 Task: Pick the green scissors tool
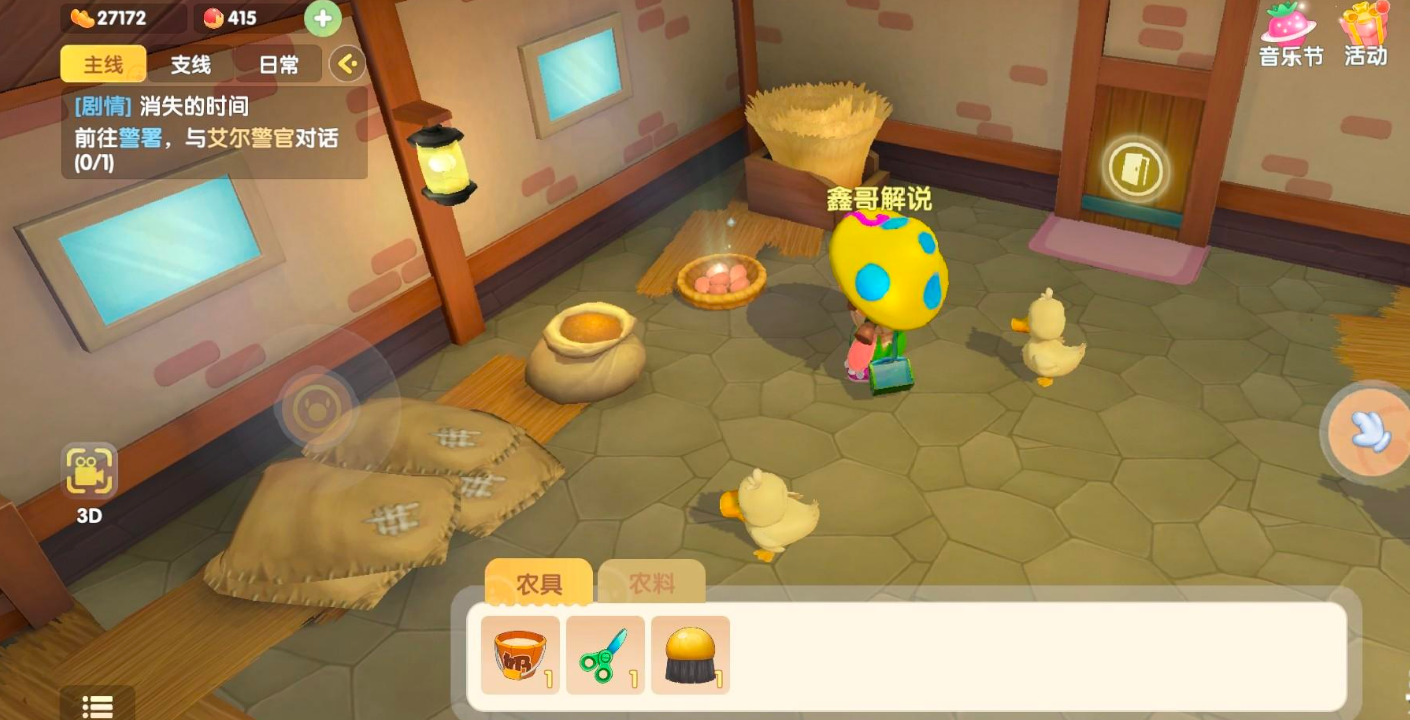605,655
